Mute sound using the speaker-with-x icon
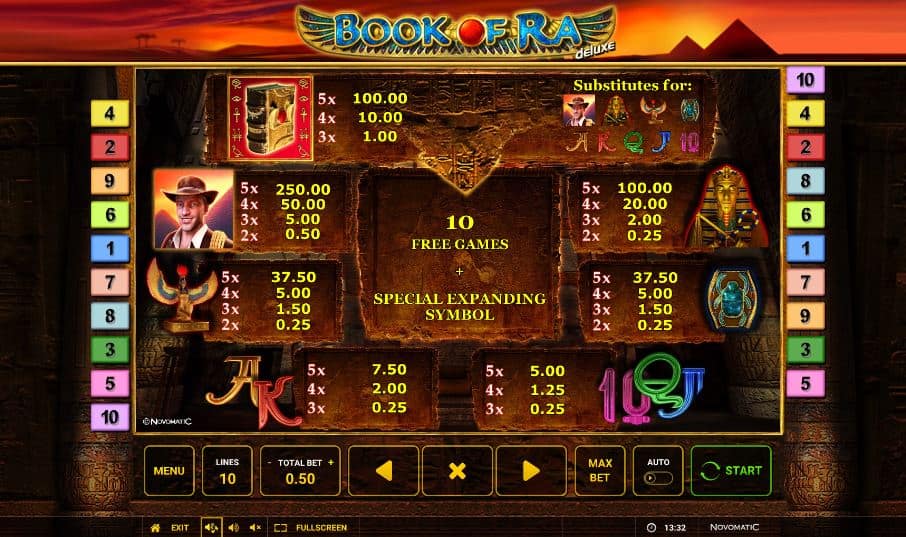 (x=255, y=527)
